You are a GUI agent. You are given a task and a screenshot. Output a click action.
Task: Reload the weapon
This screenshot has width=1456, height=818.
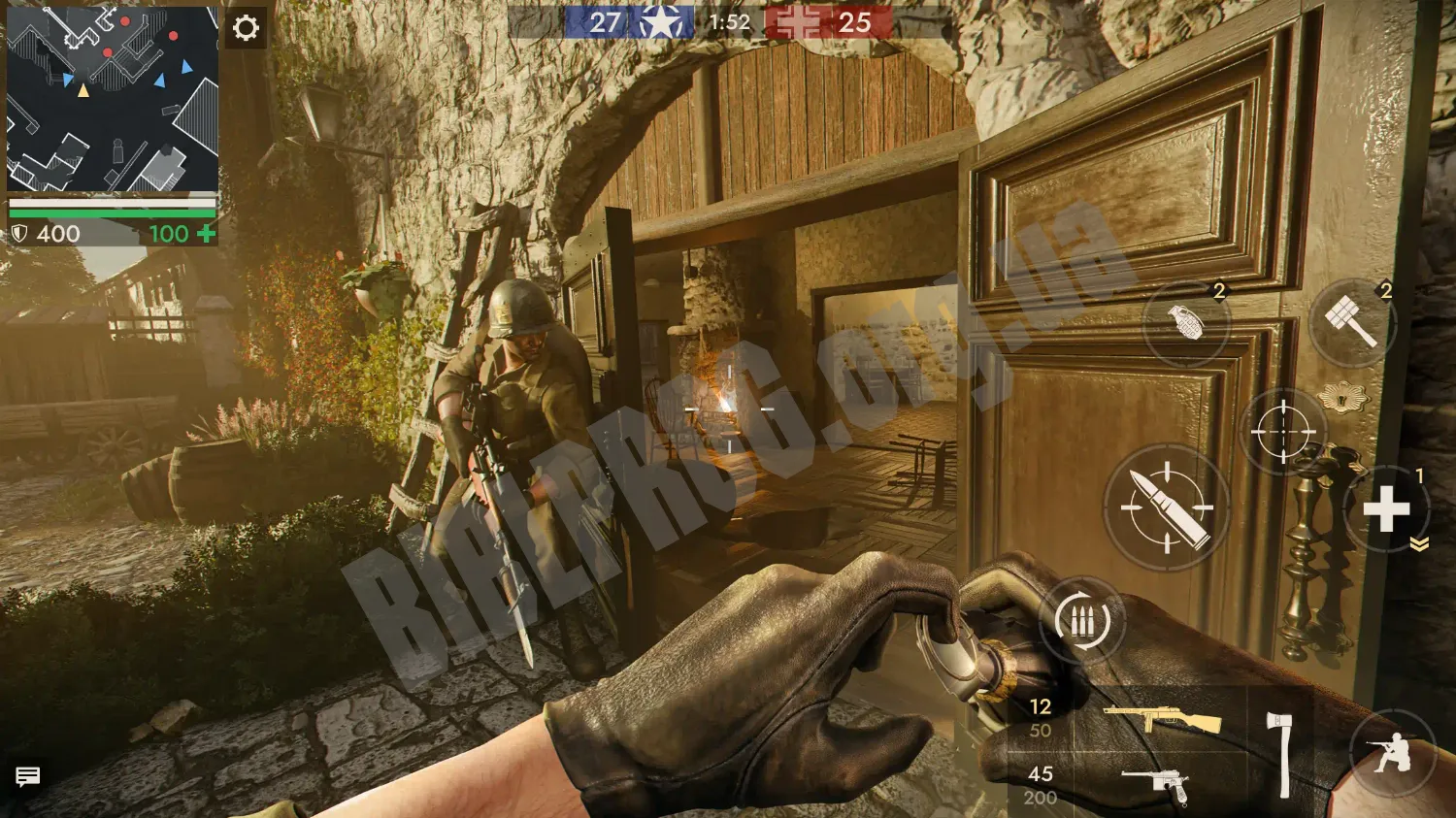coord(1082,621)
